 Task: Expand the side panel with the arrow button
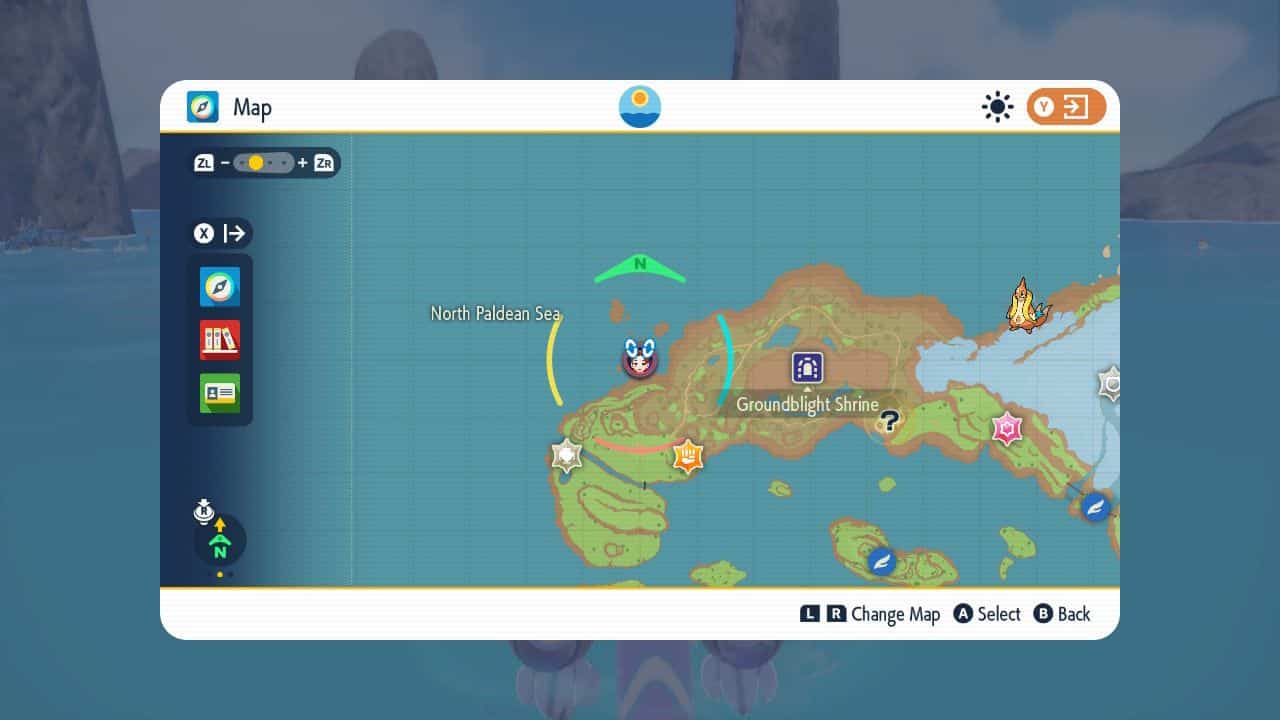point(222,233)
